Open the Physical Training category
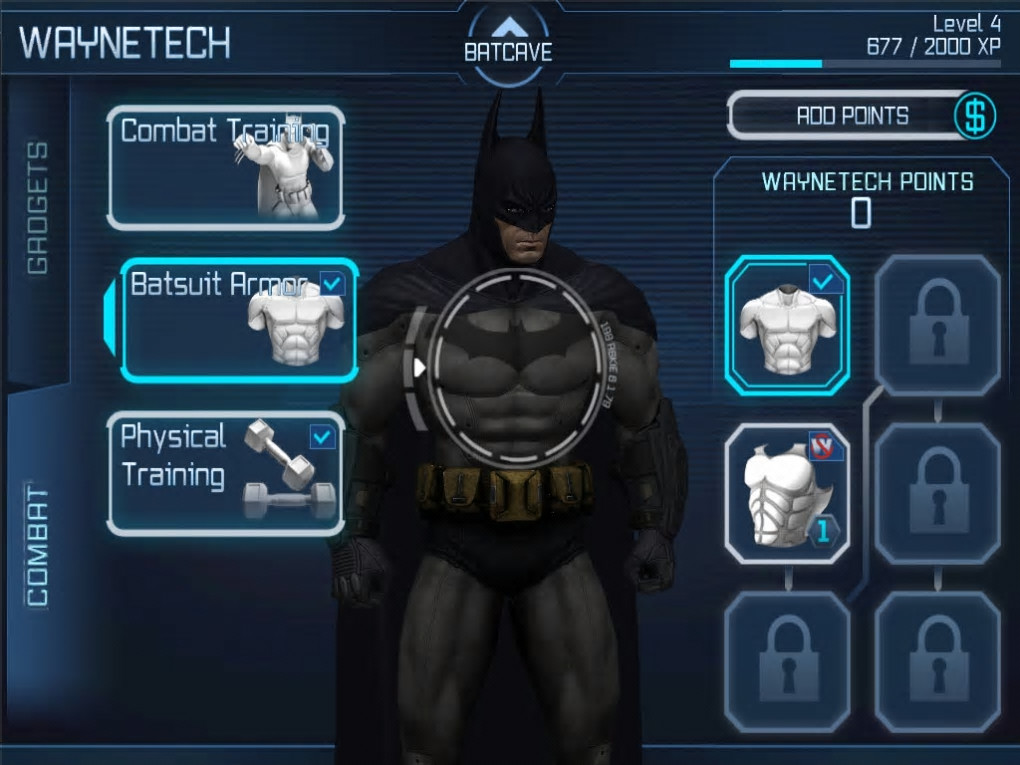Screen dimensions: 1020x765 226,473
